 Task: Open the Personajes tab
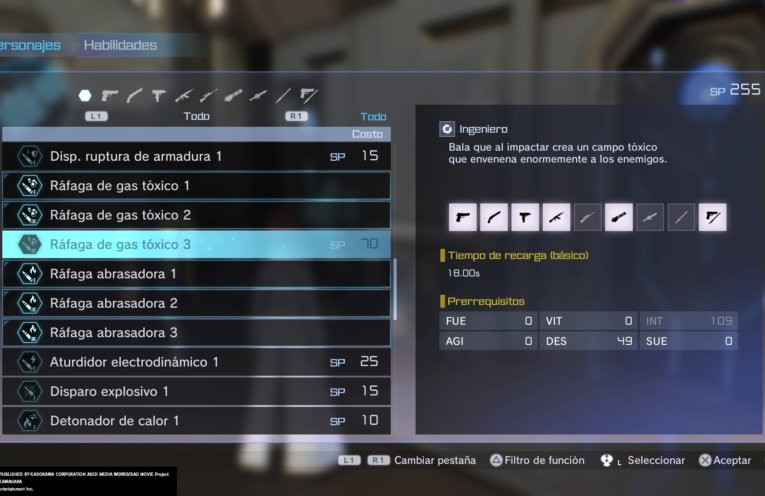tap(30, 45)
